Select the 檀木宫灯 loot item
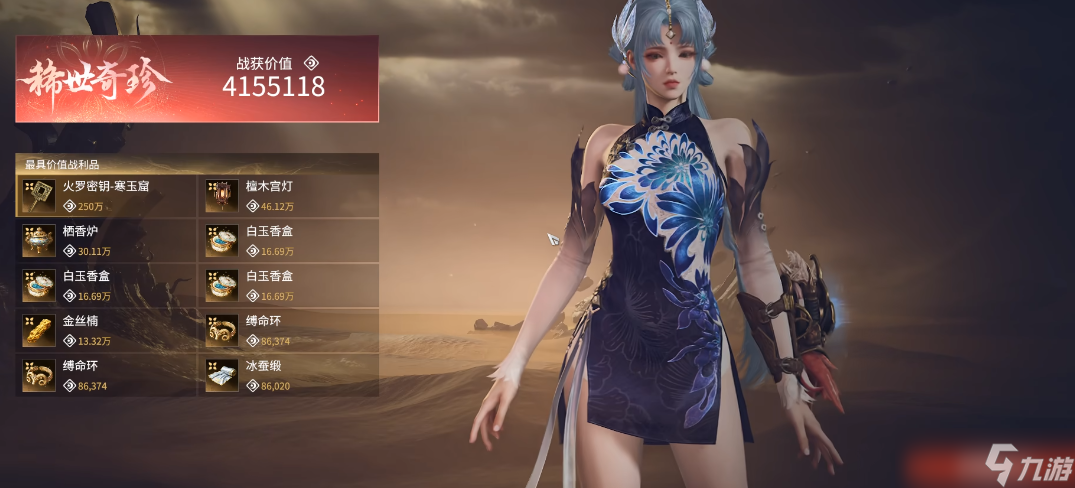 coord(288,196)
